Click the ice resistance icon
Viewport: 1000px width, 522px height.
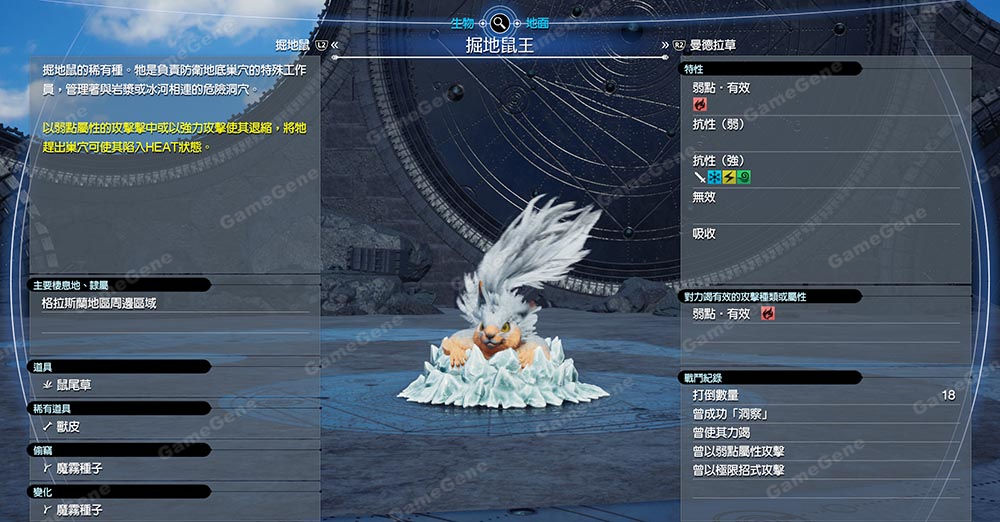click(714, 177)
